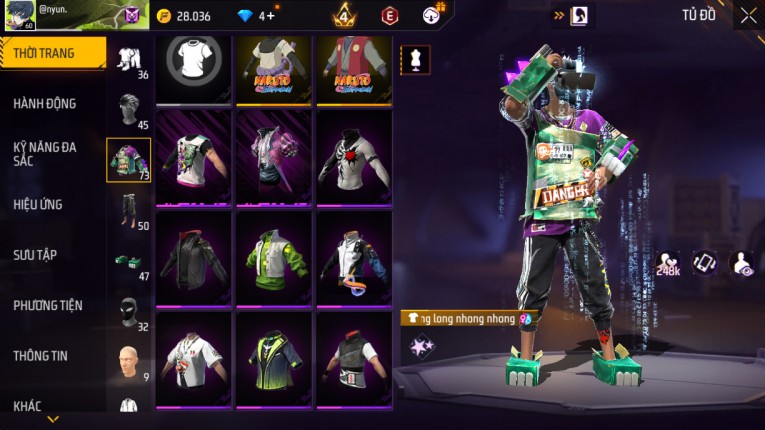This screenshot has width=765, height=430.
Task: Select the head accessory category
Action: click(x=129, y=108)
